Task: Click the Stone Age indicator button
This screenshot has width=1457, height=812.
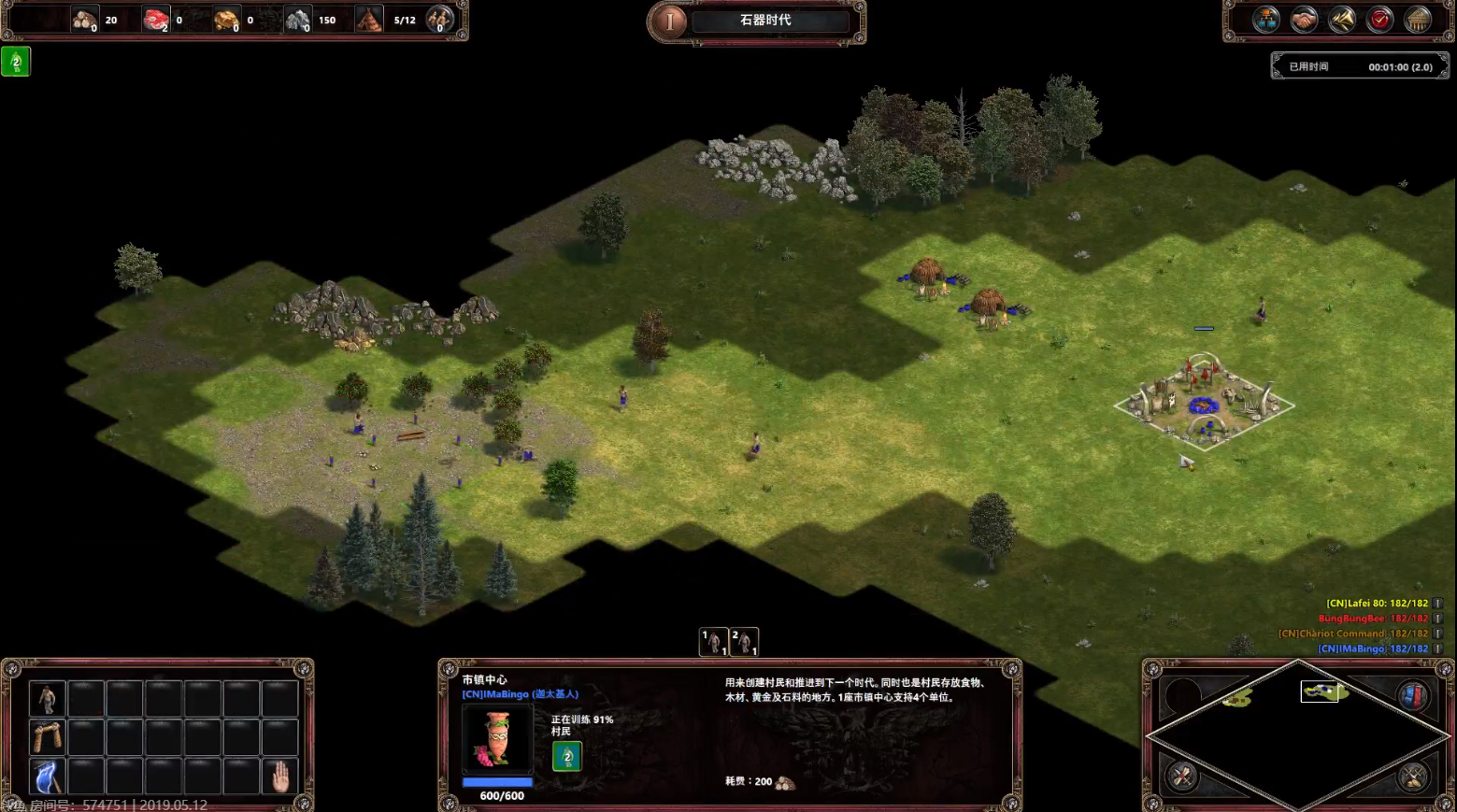Action: [670, 21]
